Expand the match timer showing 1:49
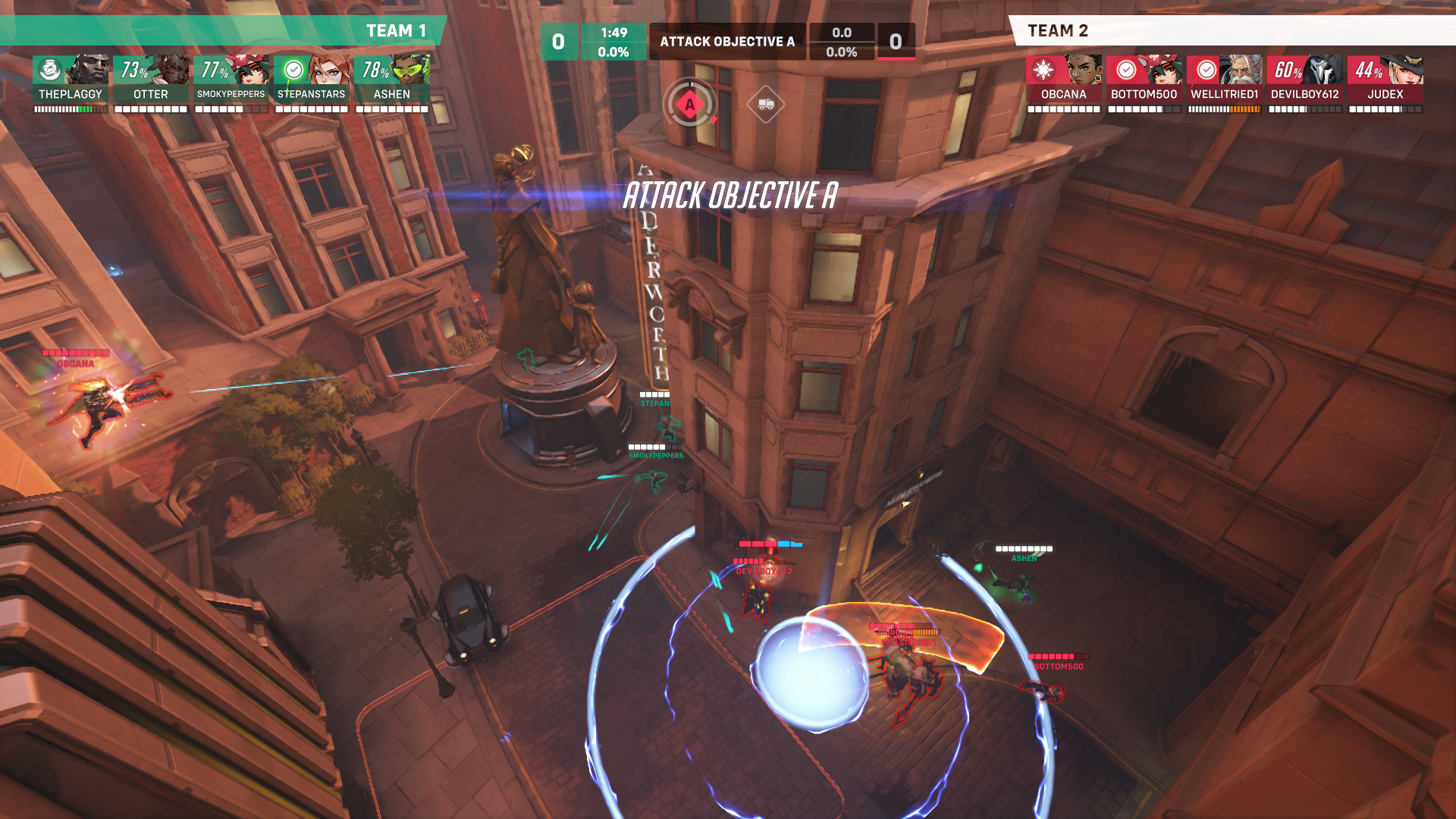 click(x=613, y=32)
